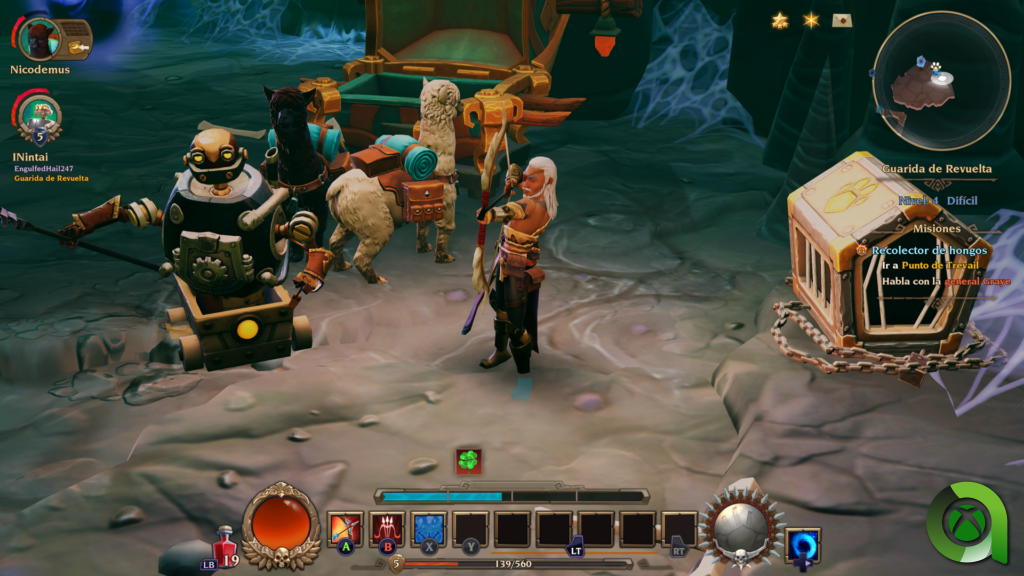Select the Recolector de hongos quest

coord(928,250)
